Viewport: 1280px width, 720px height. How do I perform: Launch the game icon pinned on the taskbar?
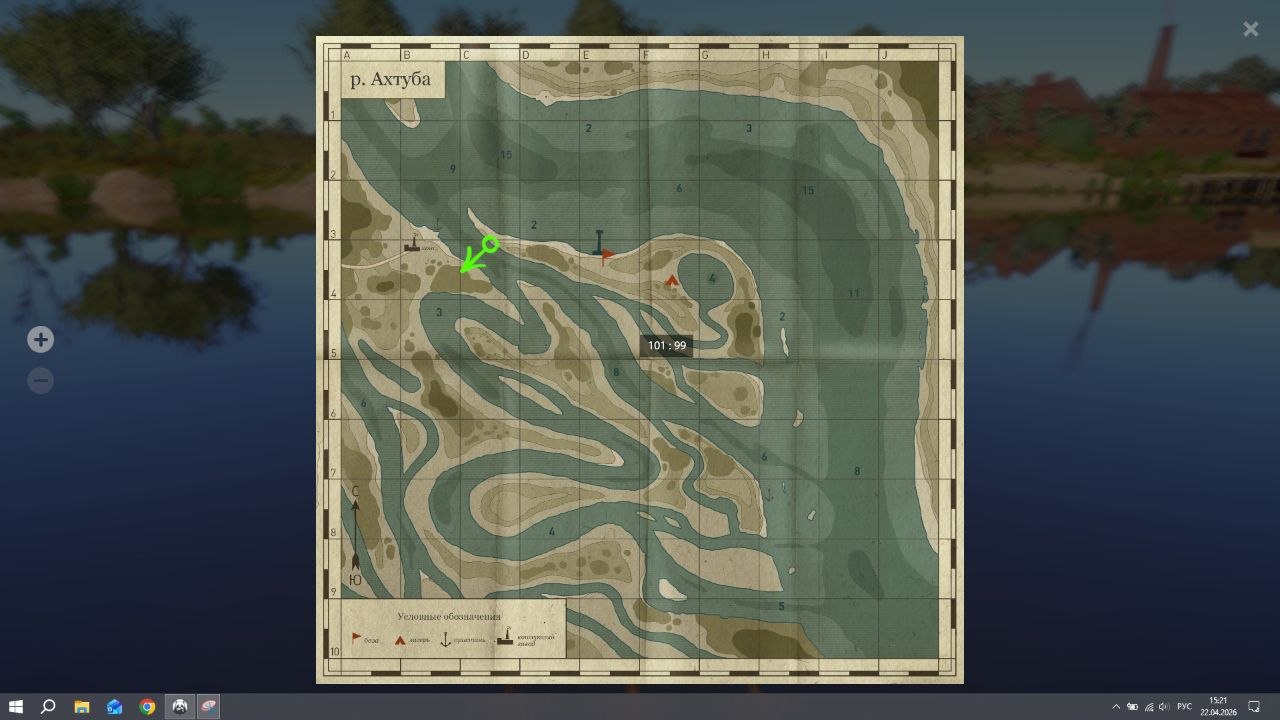pos(180,707)
